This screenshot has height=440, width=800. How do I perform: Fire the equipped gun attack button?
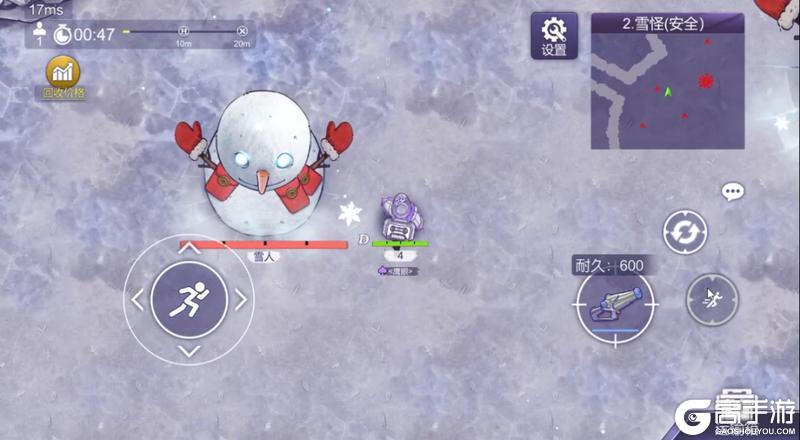pyautogui.click(x=615, y=304)
